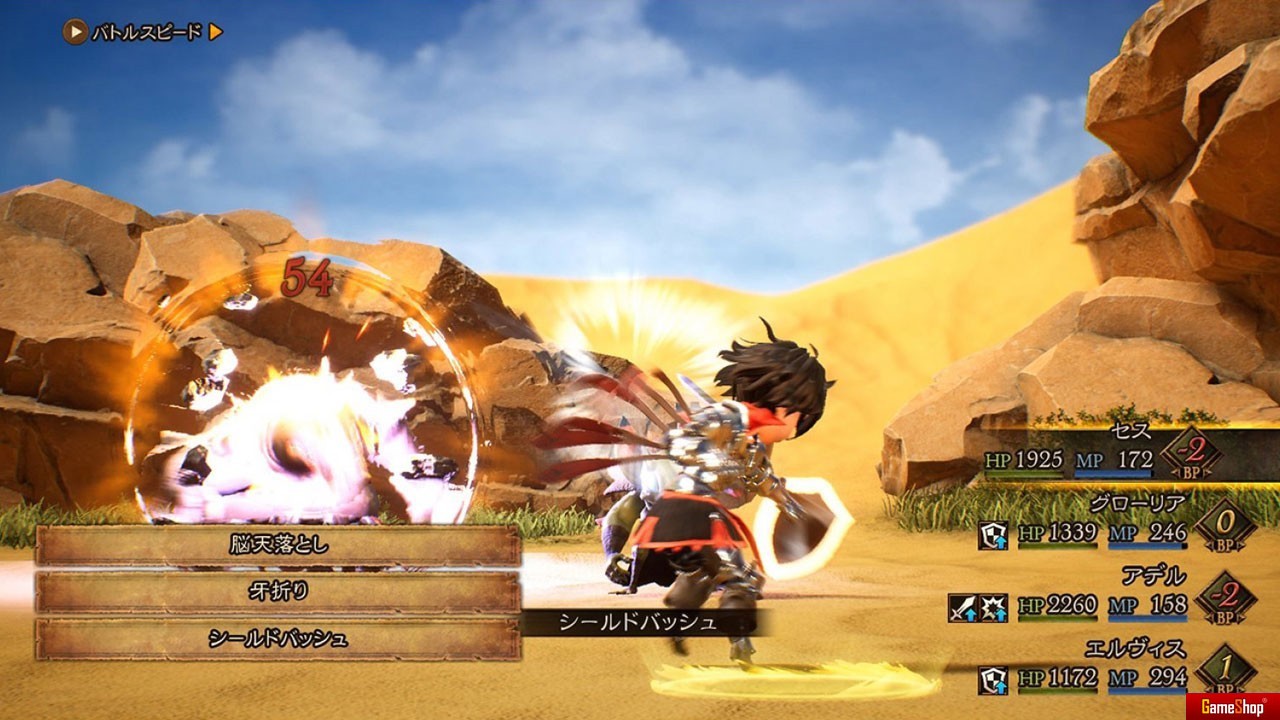This screenshot has width=1280, height=720.
Task: Pick シールドバッシュ in the skill list
Action: click(278, 638)
